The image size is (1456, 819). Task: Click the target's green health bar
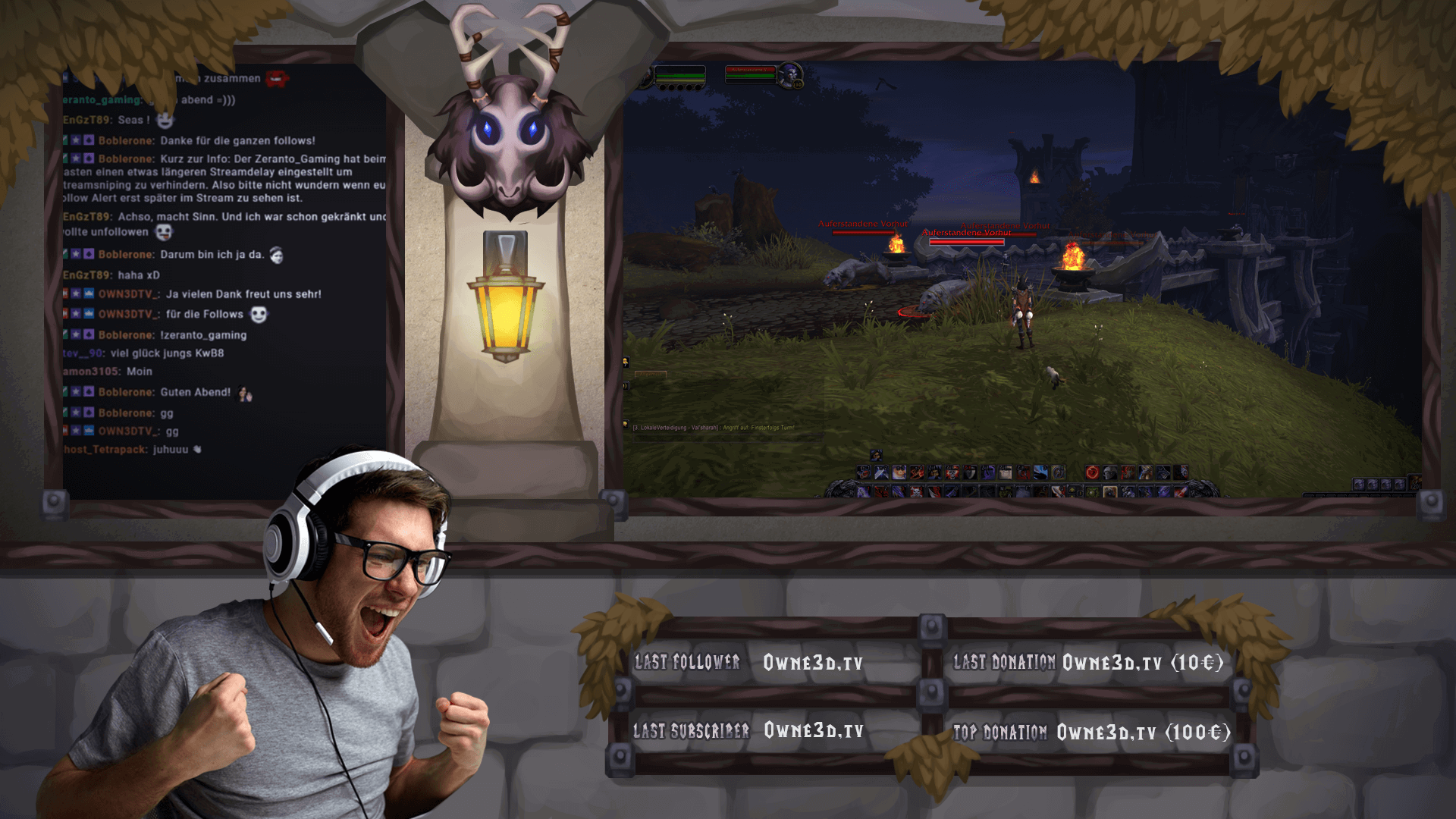pos(750,76)
